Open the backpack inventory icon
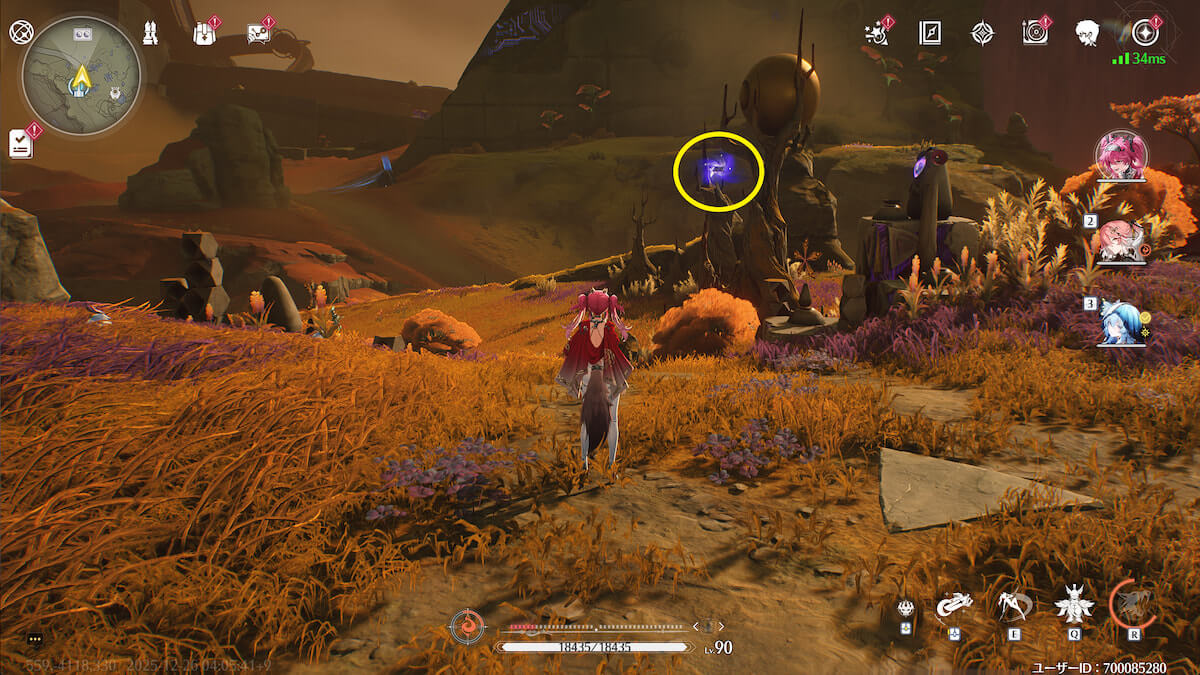Viewport: 1200px width, 675px height. [x=203, y=33]
